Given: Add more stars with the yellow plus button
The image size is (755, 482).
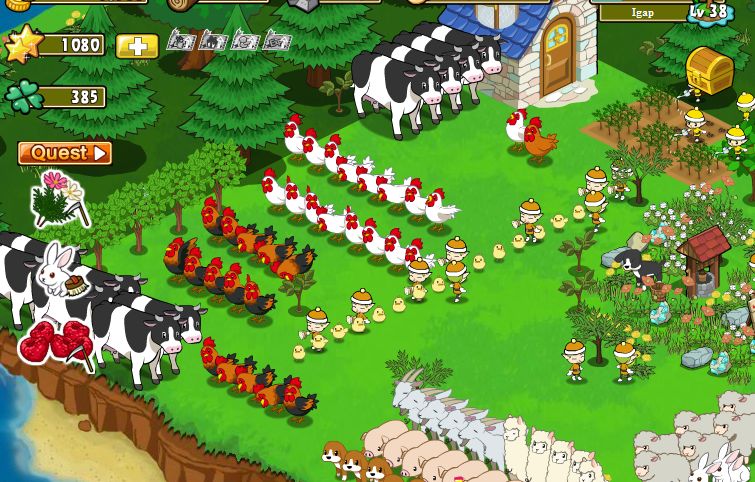Looking at the screenshot, I should [137, 46].
